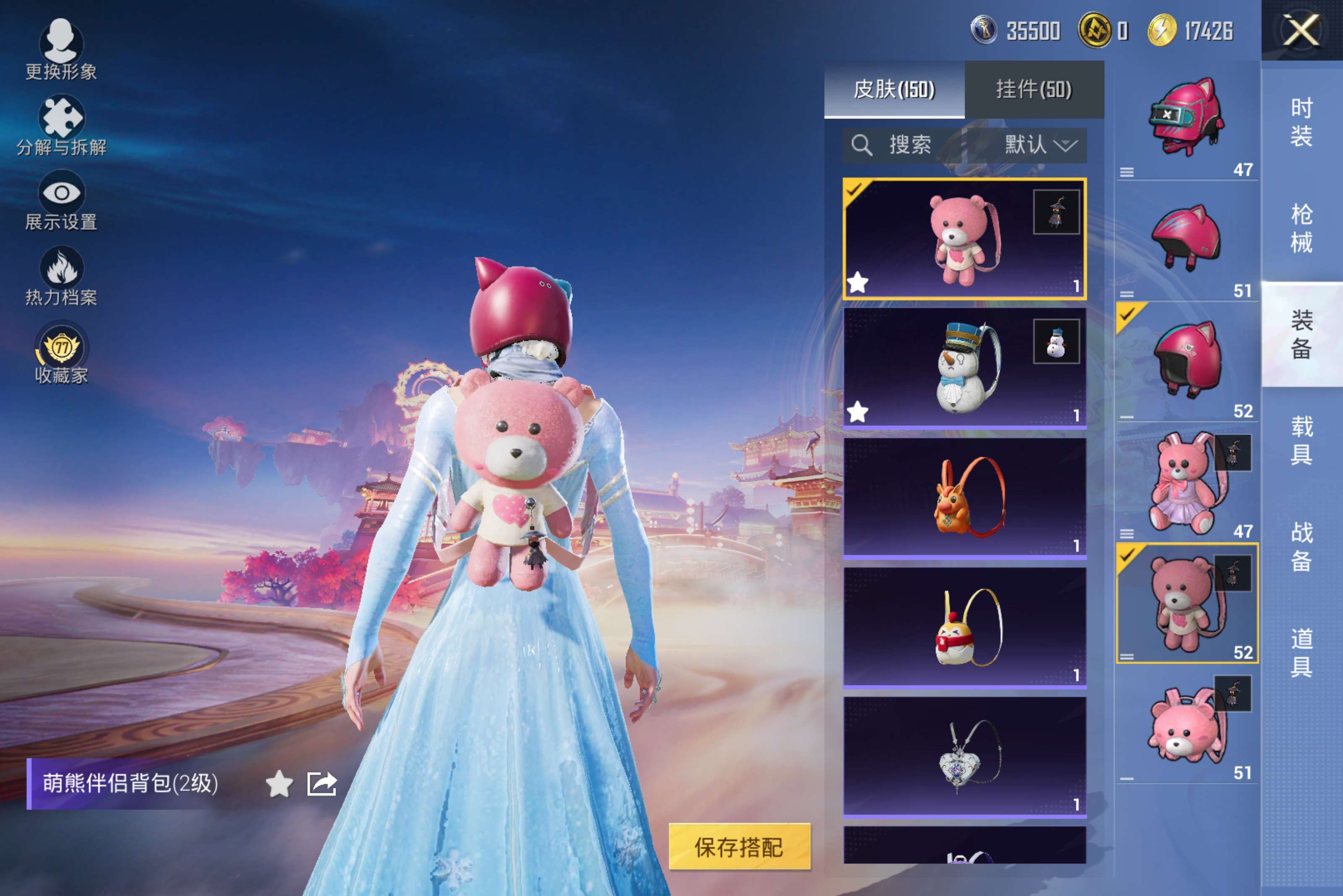Open the 枪械 firearms category

(1301, 229)
